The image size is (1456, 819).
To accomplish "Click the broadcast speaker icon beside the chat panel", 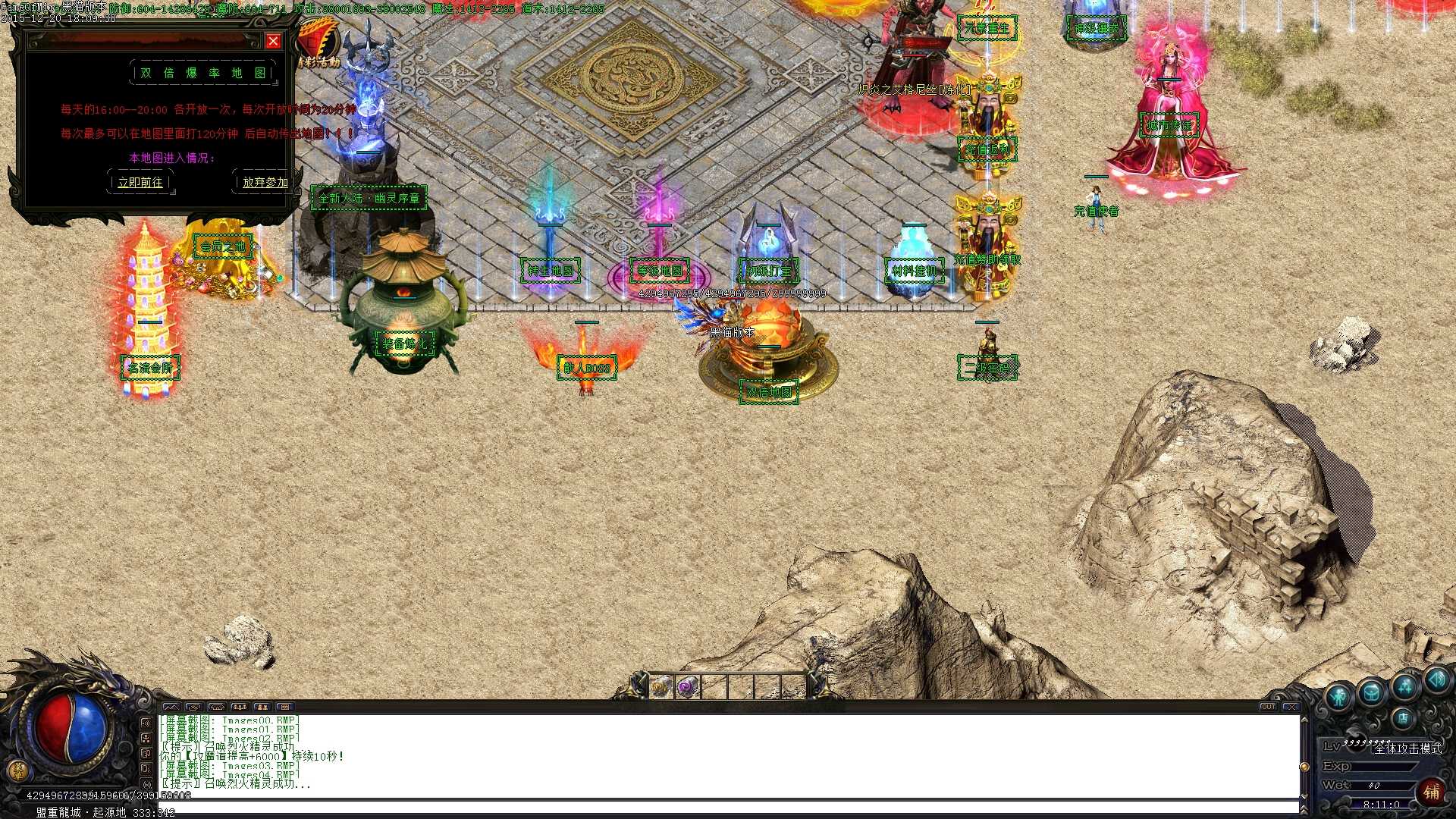I will coord(146,723).
